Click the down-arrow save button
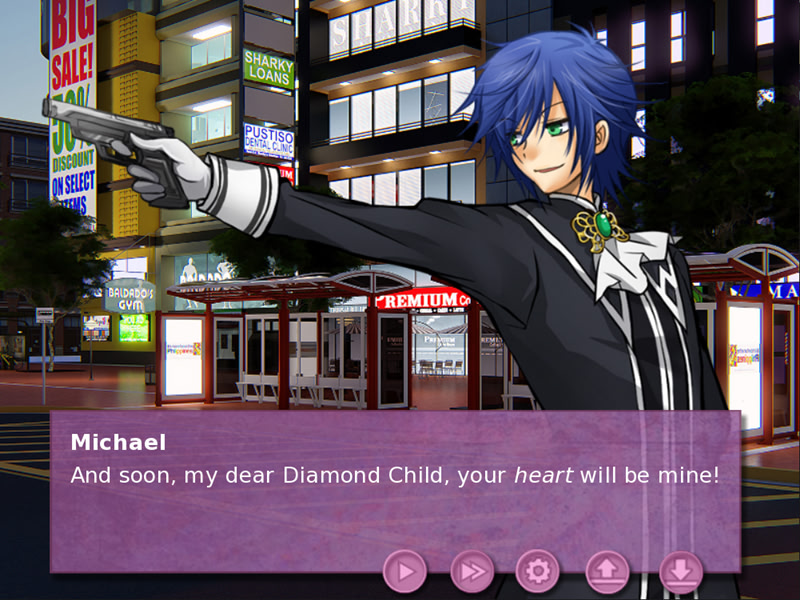 [x=680, y=571]
